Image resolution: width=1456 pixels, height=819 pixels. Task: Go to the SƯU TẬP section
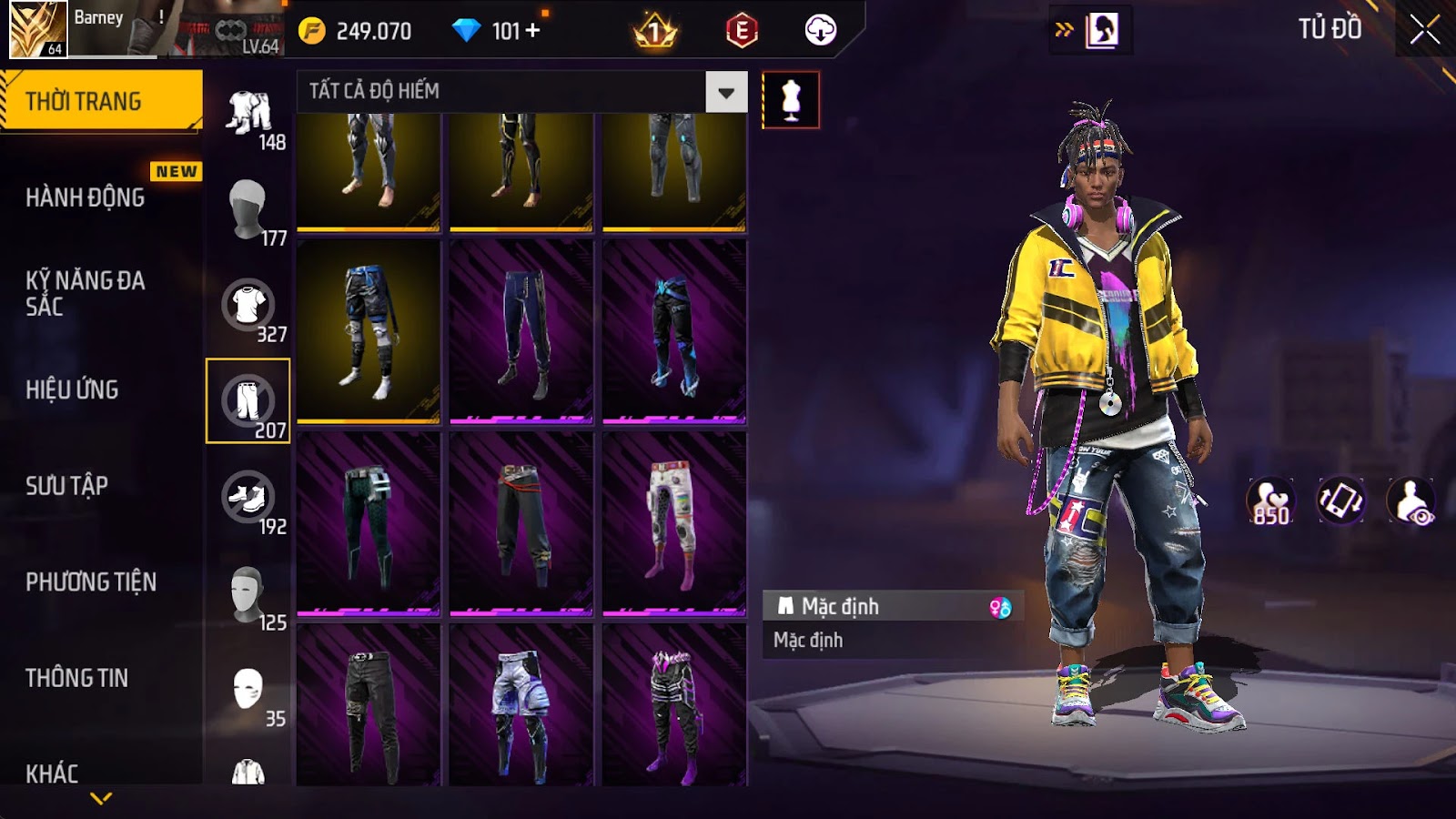point(67,486)
